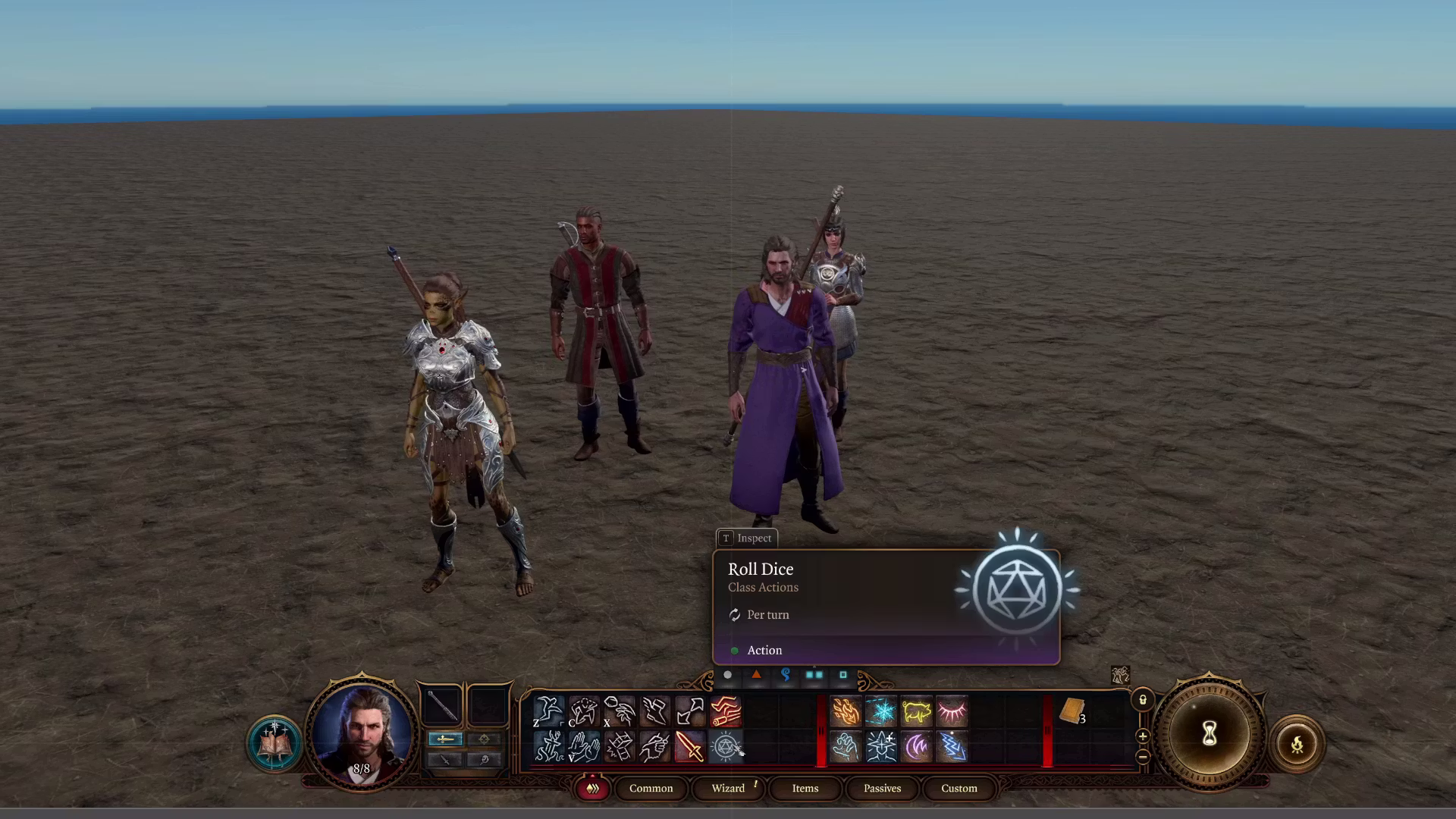1456x819 pixels.
Task: Cast the orange fire spell icon
Action: pos(846,712)
